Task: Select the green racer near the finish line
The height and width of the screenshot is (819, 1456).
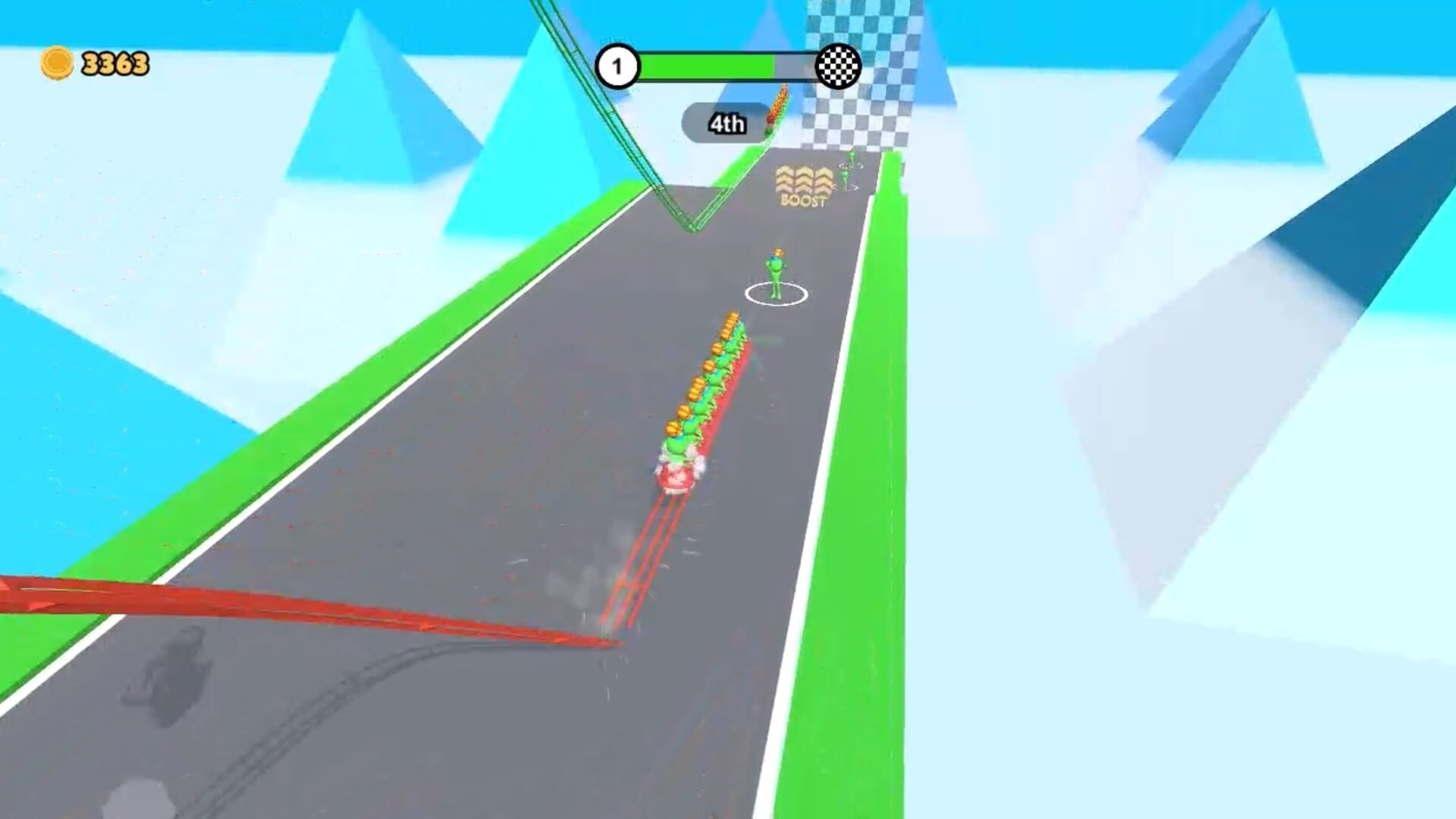Action: [x=849, y=163]
